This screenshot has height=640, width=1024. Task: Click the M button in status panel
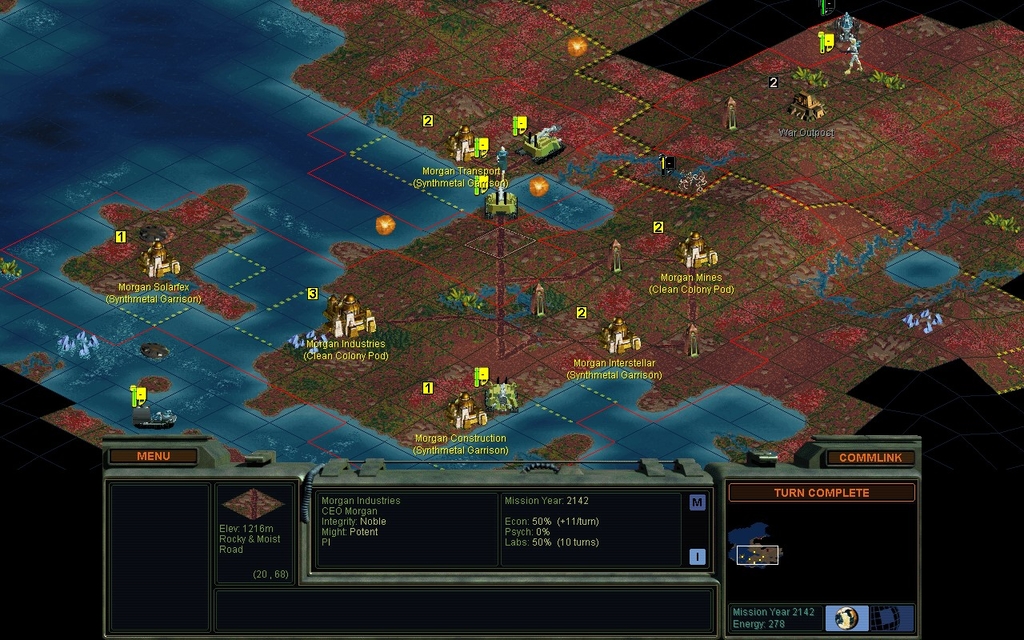click(697, 502)
